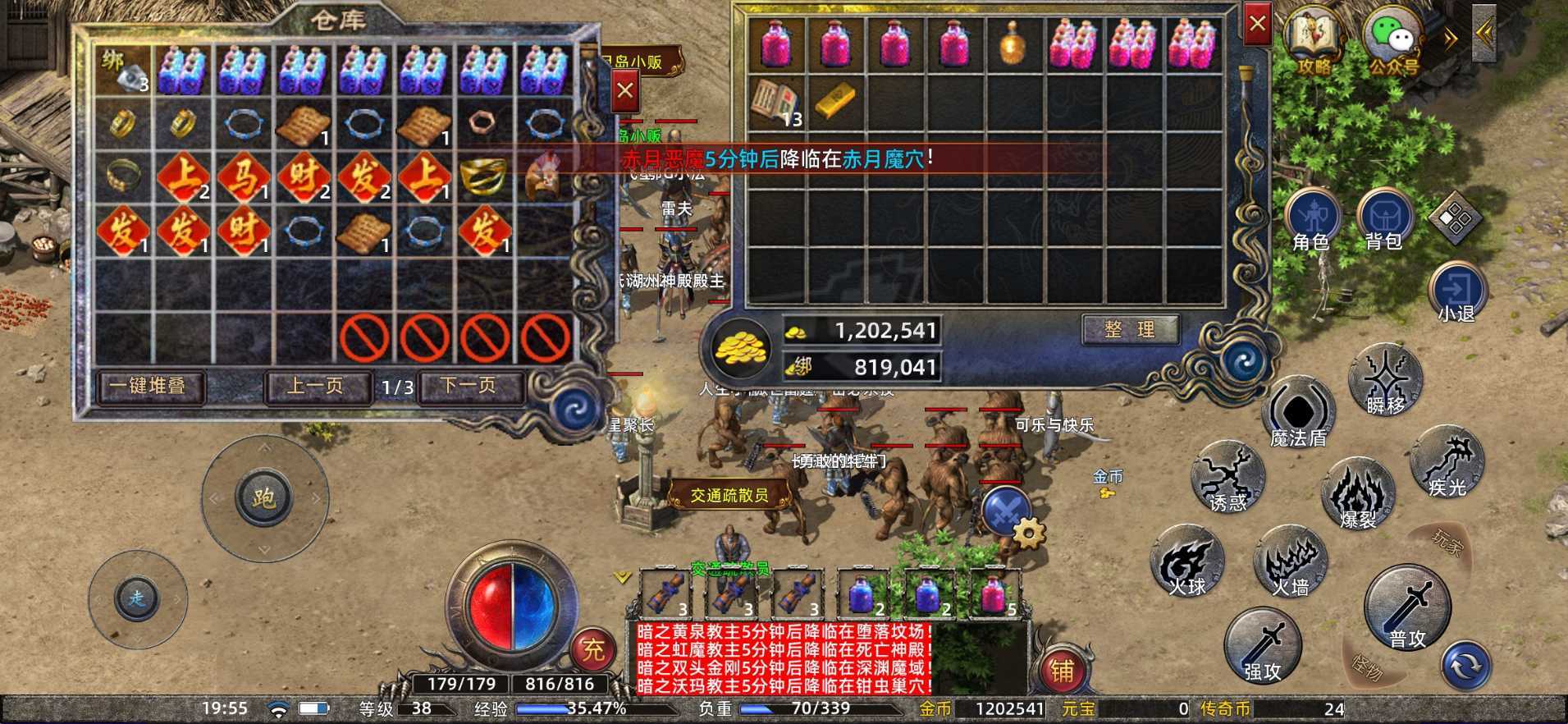Open the 公众号 WeChat icon

1392,42
